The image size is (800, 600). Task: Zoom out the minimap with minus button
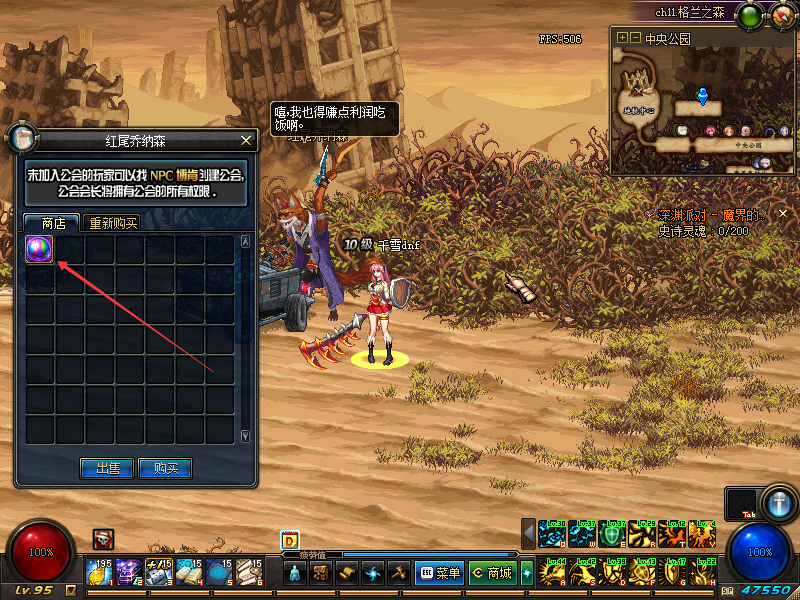point(634,38)
